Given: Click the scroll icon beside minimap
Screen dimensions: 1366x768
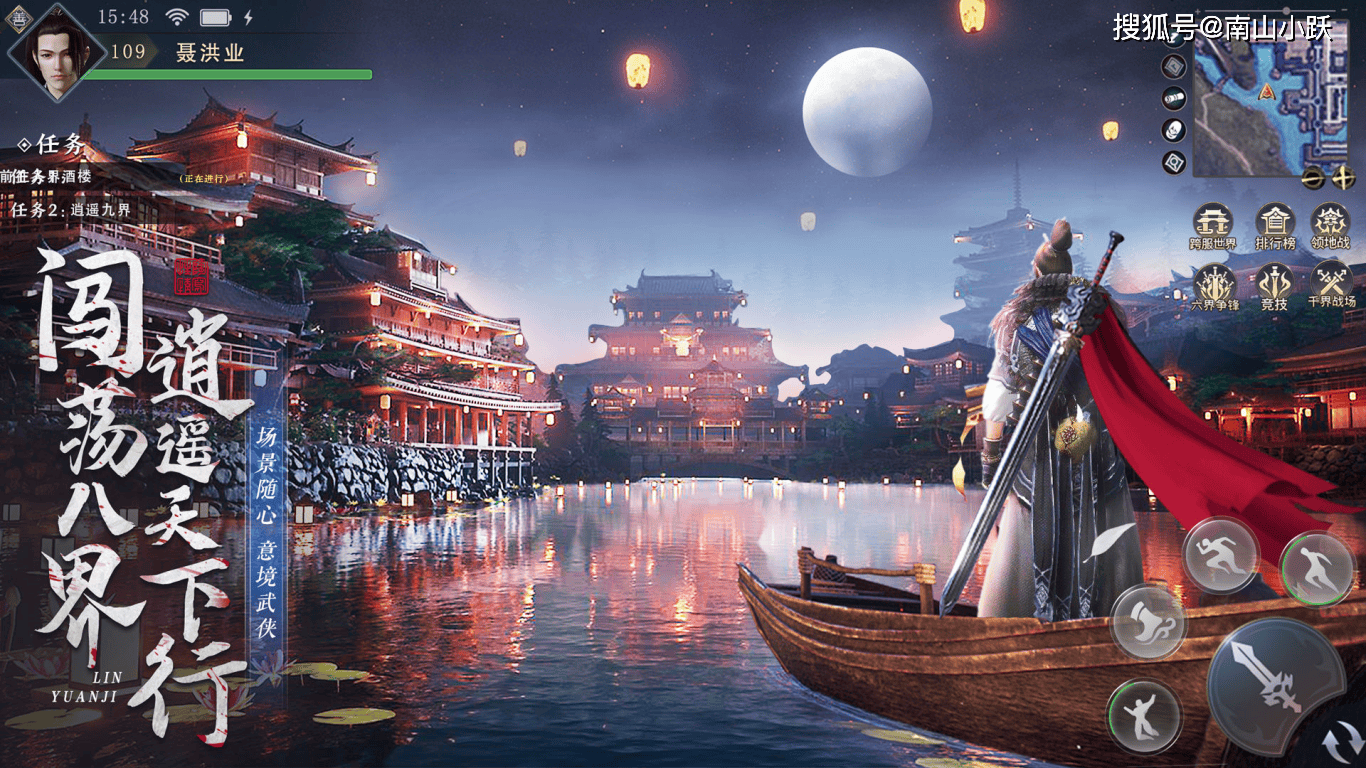Looking at the screenshot, I should click(1175, 98).
